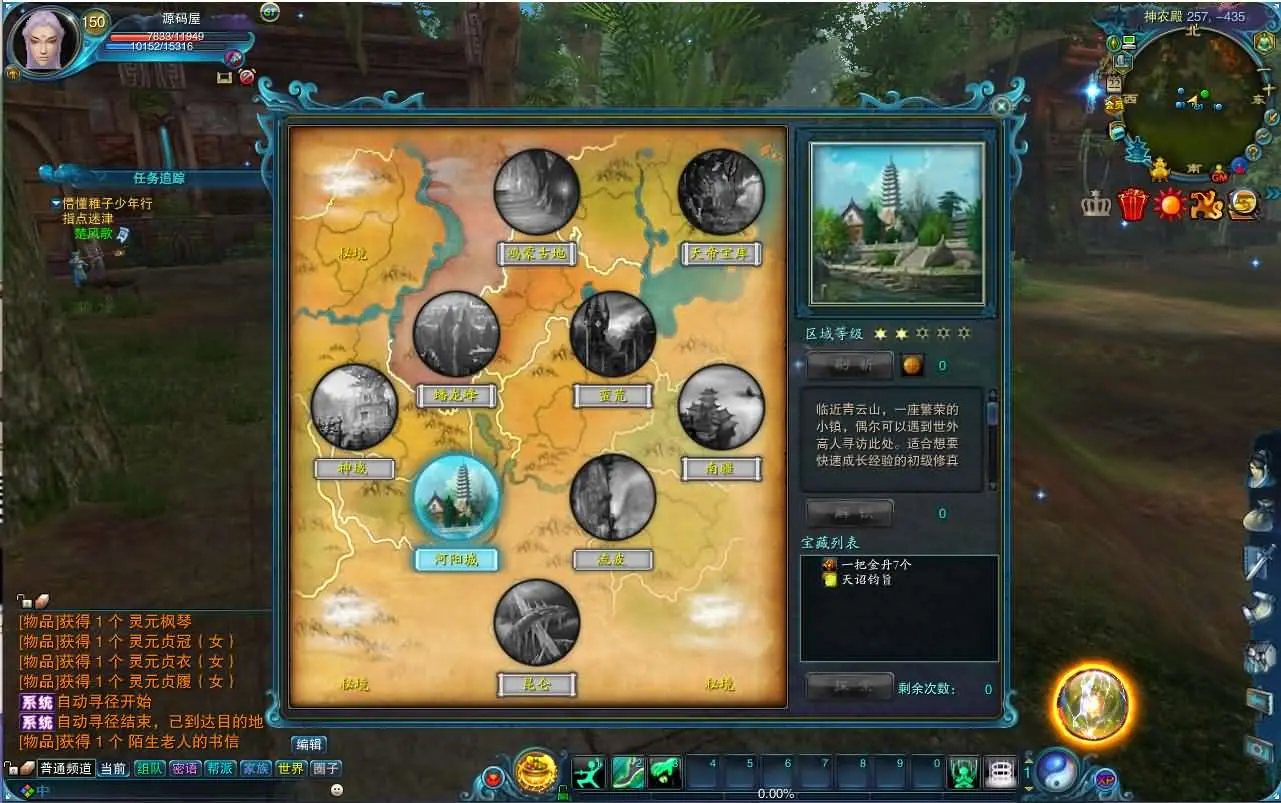
Task: Switch to the 世界 chat tab
Action: tap(291, 769)
